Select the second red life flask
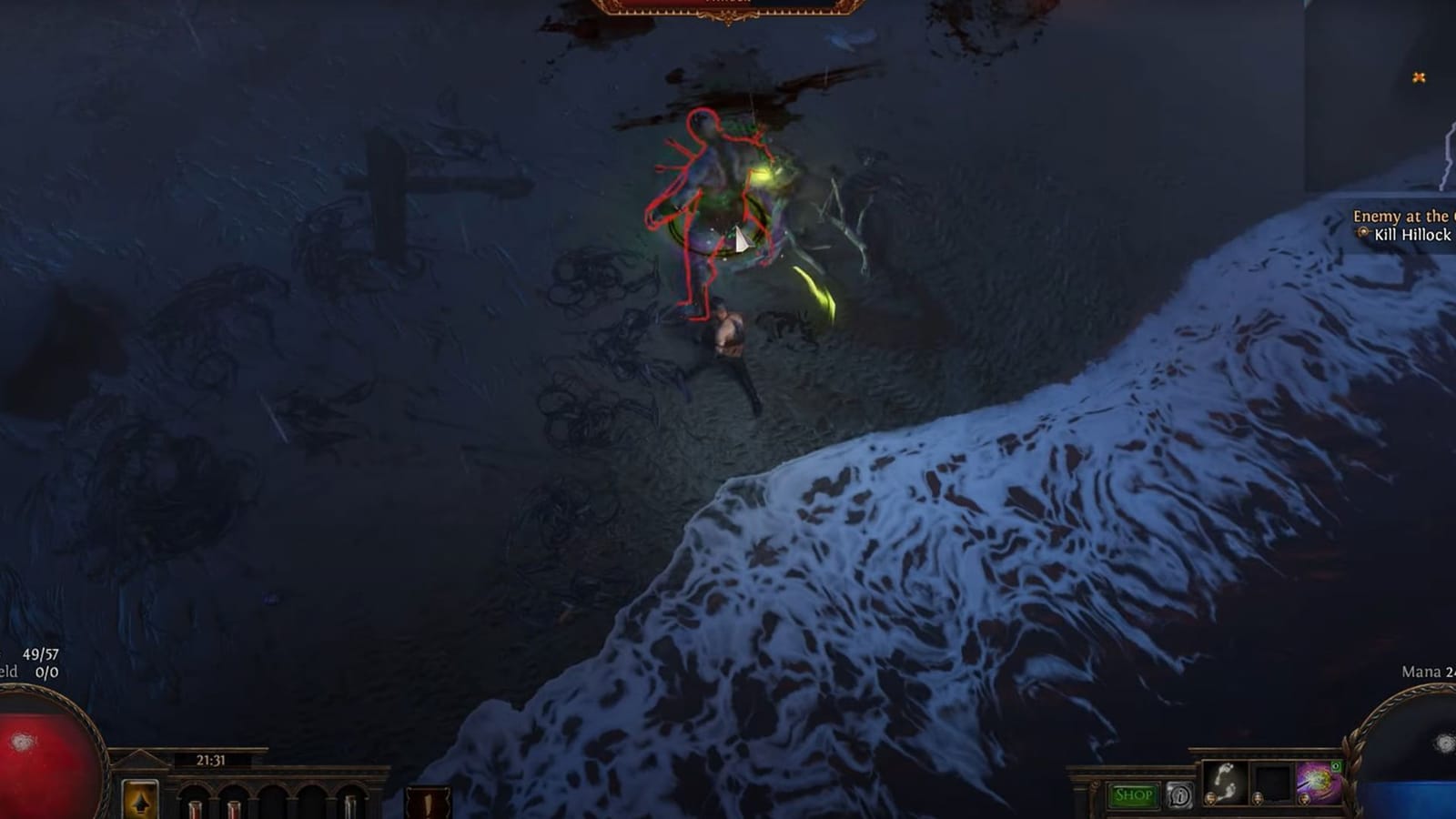 pyautogui.click(x=233, y=810)
